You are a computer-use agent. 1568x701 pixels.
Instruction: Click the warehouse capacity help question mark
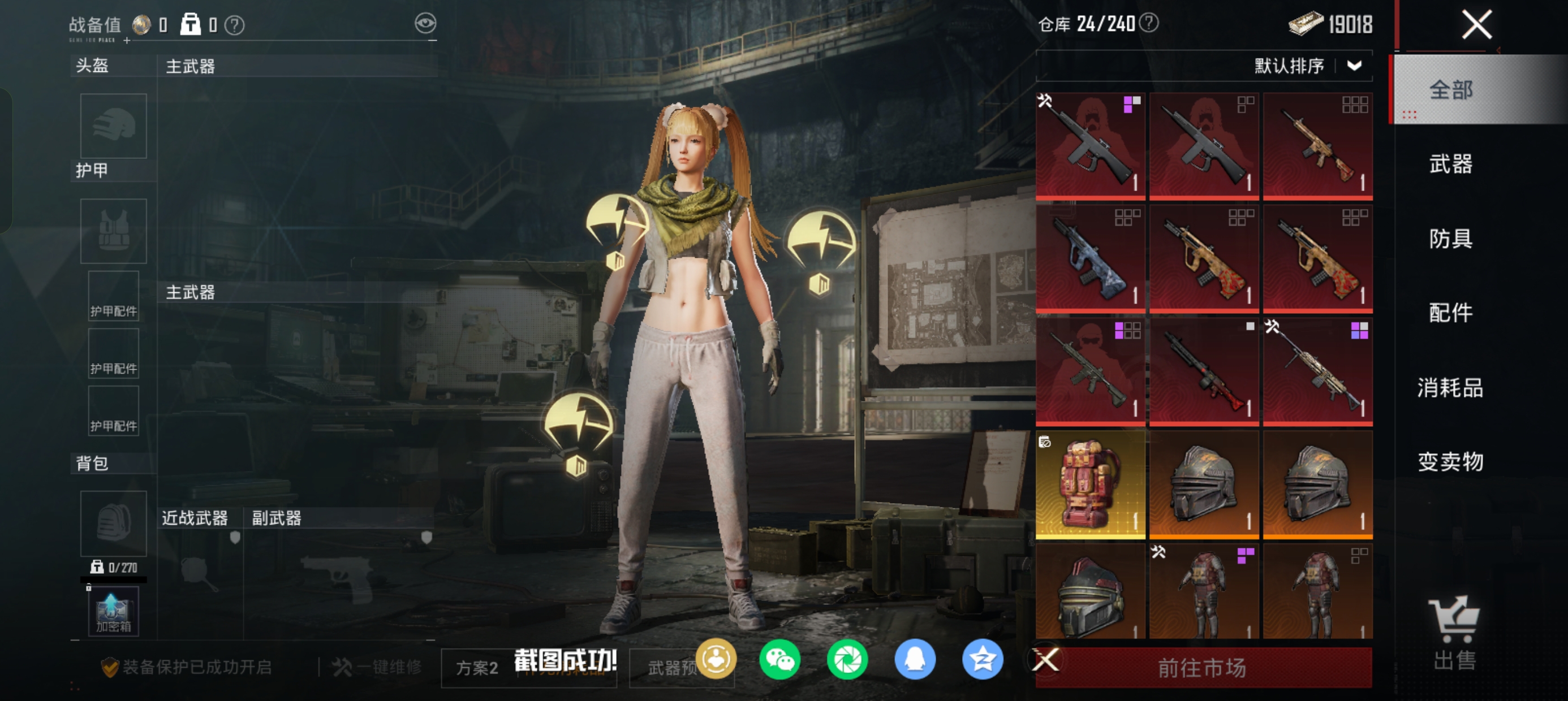(x=1149, y=23)
